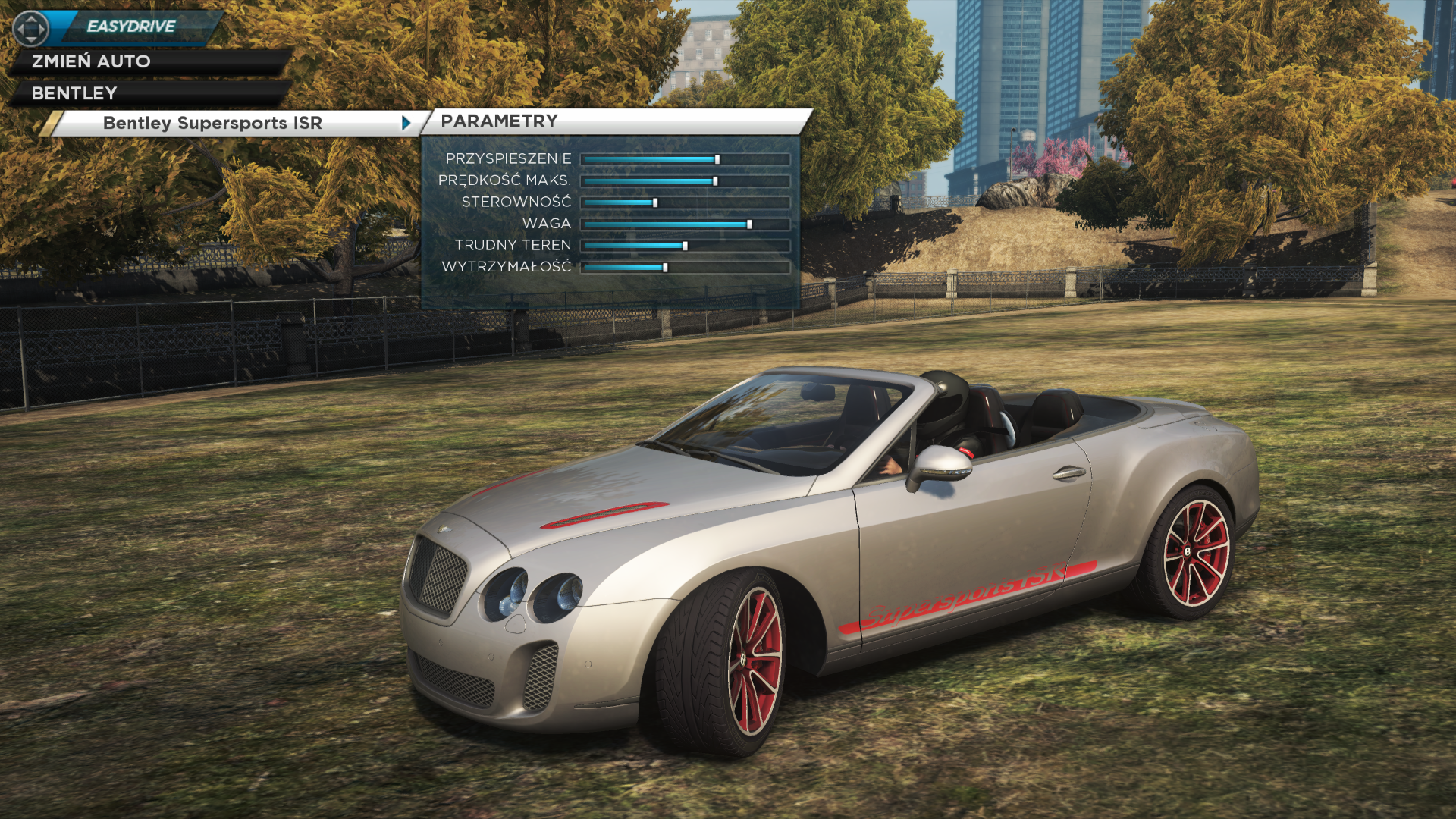Select the Bentley Supersports ISR car
Image resolution: width=1456 pixels, height=819 pixels.
pyautogui.click(x=212, y=123)
